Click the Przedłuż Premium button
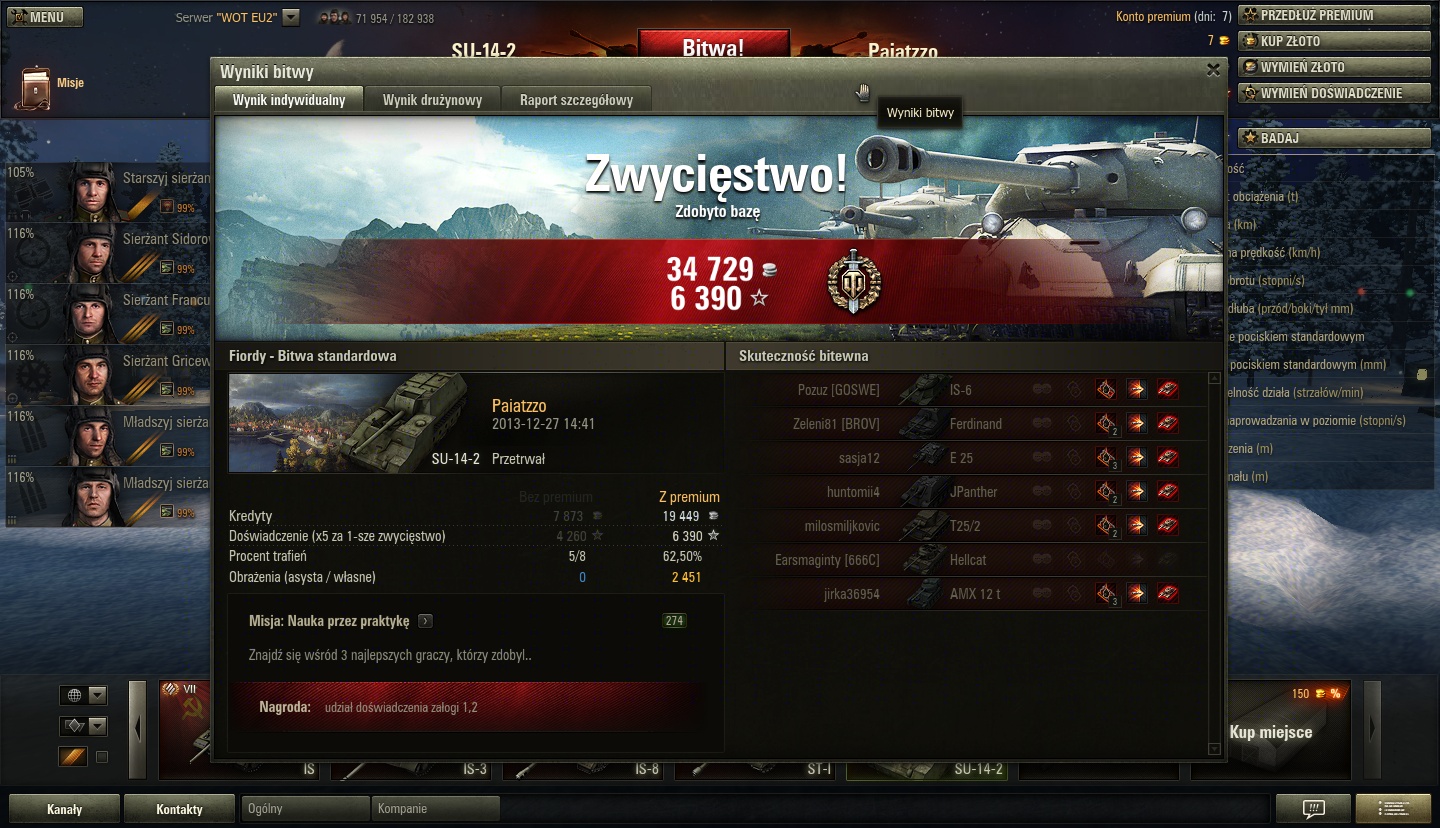The image size is (1440, 828). [1334, 15]
